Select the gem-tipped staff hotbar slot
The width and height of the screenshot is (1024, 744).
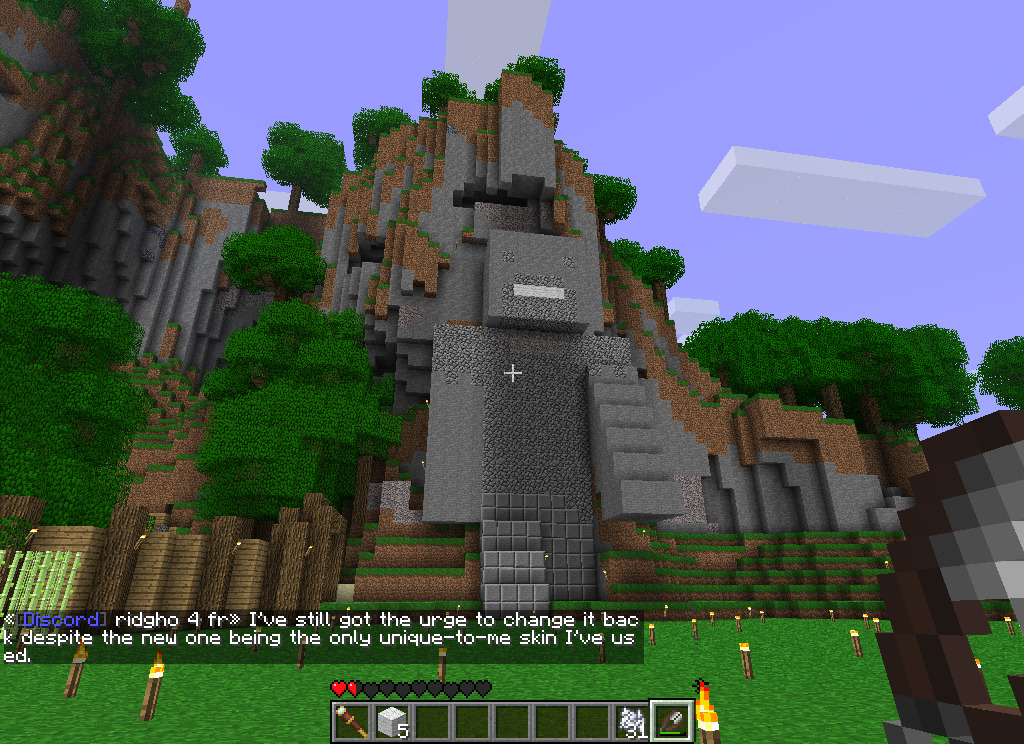pos(351,721)
